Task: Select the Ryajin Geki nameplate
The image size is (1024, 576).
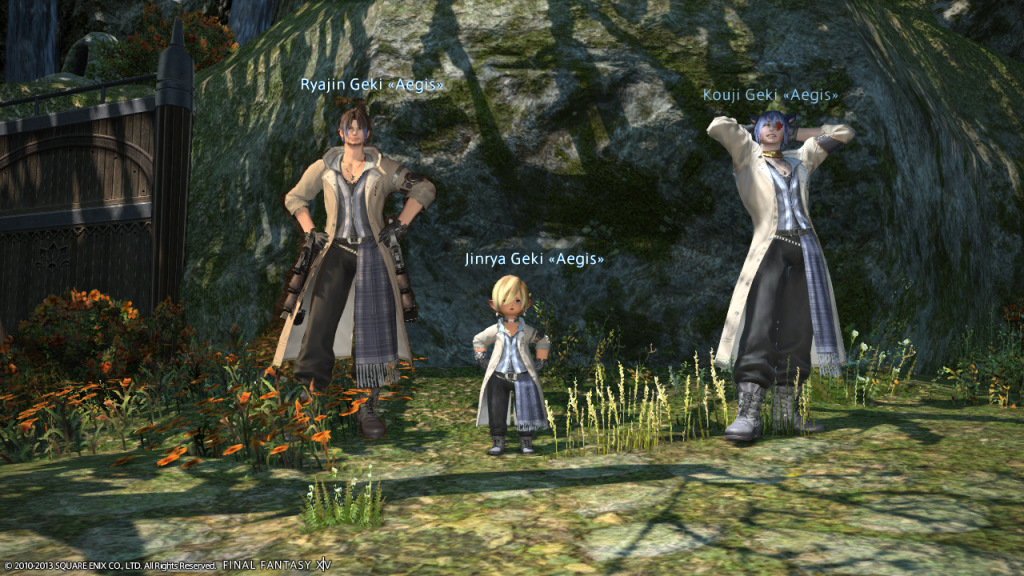Action: point(371,85)
